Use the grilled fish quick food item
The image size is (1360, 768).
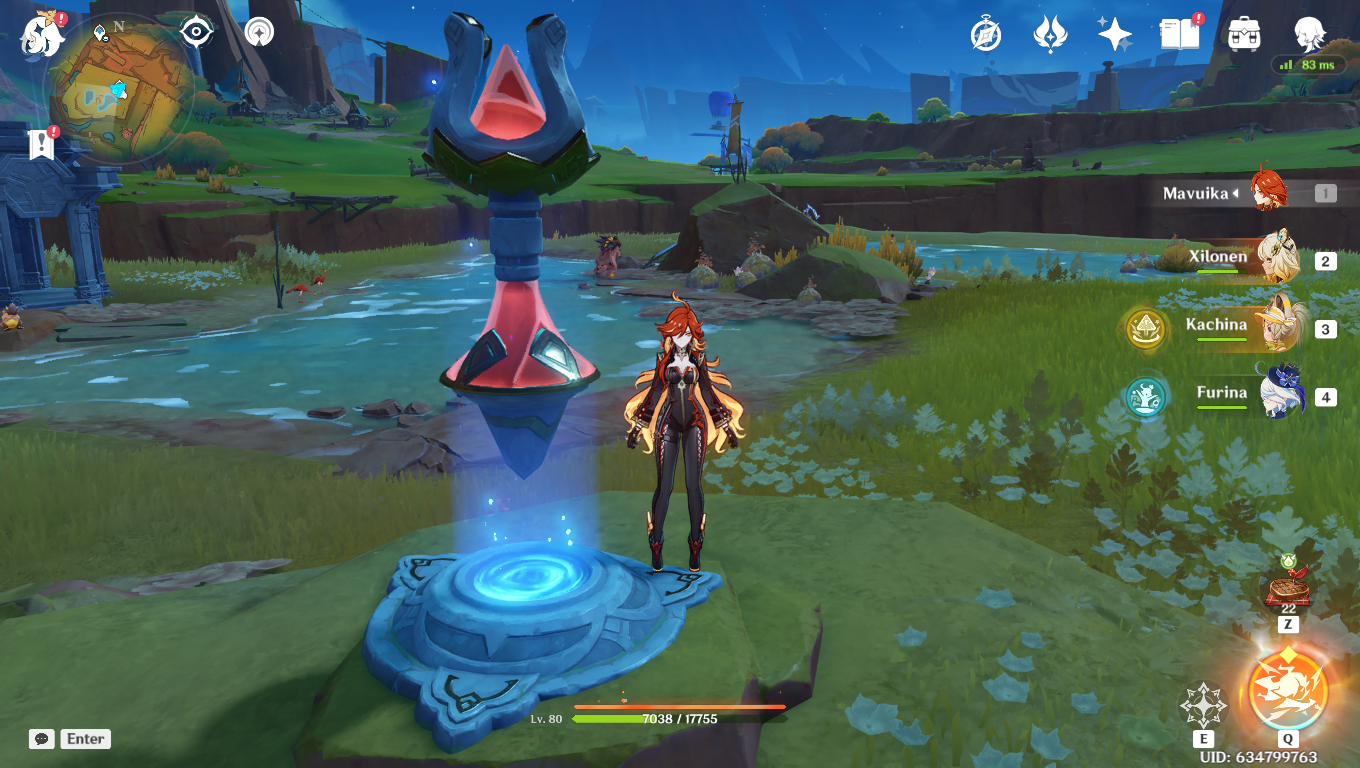point(1288,591)
